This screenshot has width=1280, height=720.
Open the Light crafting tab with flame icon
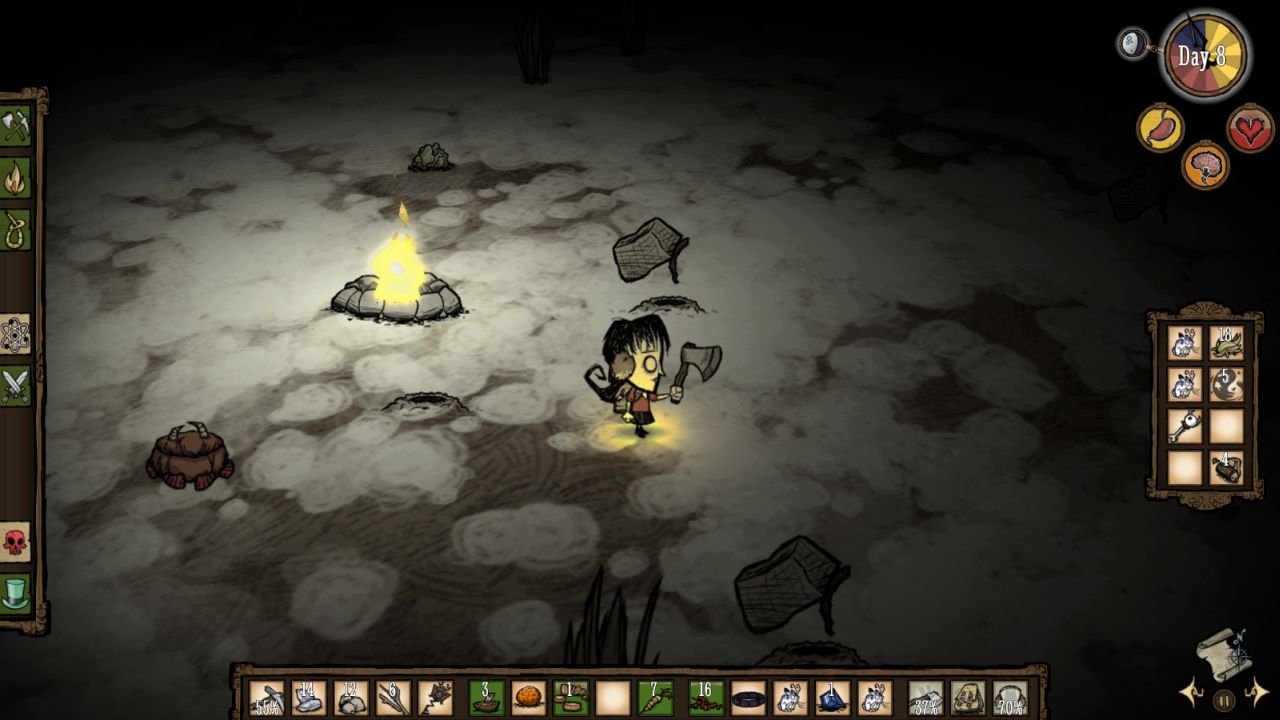click(x=16, y=178)
